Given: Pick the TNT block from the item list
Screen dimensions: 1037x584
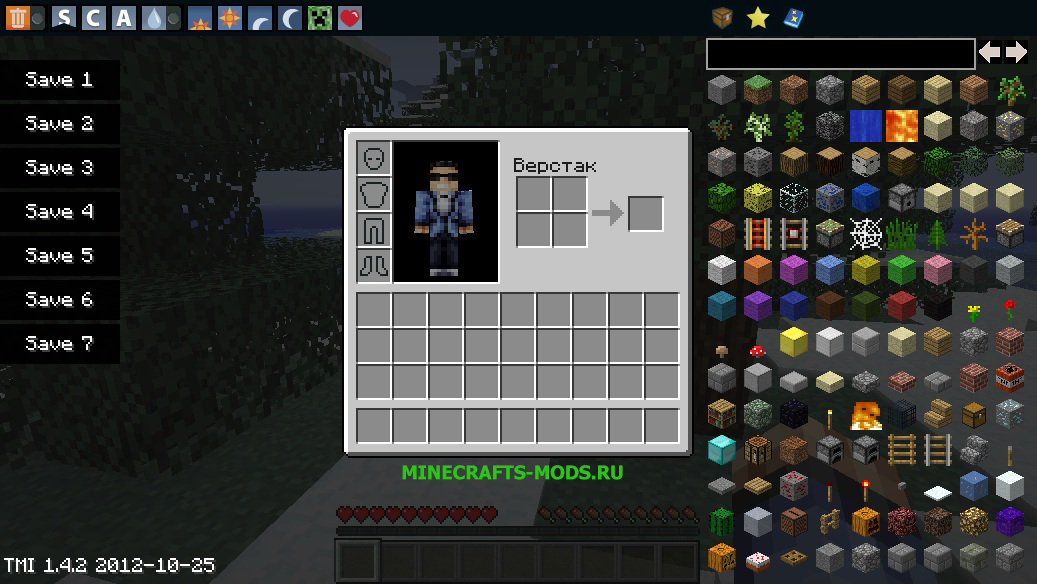Looking at the screenshot, I should 1009,377.
